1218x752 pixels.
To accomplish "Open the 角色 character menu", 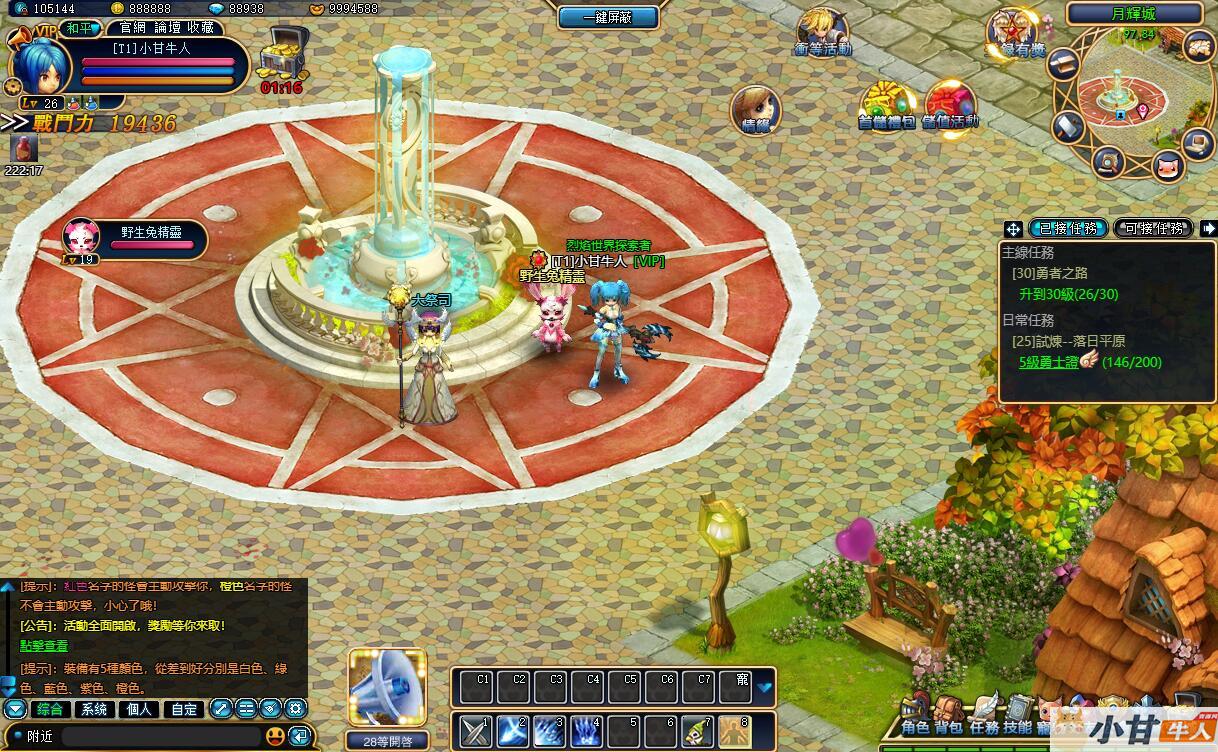I will click(915, 716).
